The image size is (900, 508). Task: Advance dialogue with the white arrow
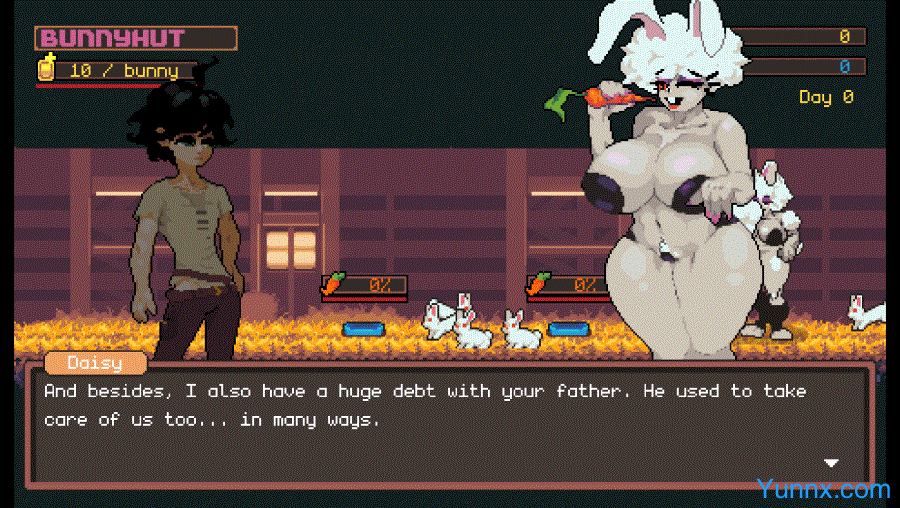click(830, 463)
